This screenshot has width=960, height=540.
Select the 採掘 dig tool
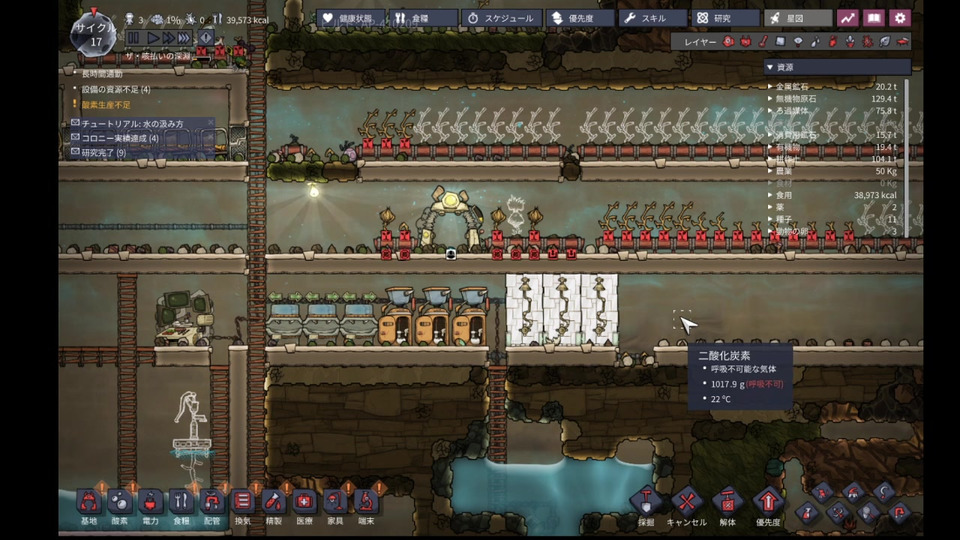646,503
